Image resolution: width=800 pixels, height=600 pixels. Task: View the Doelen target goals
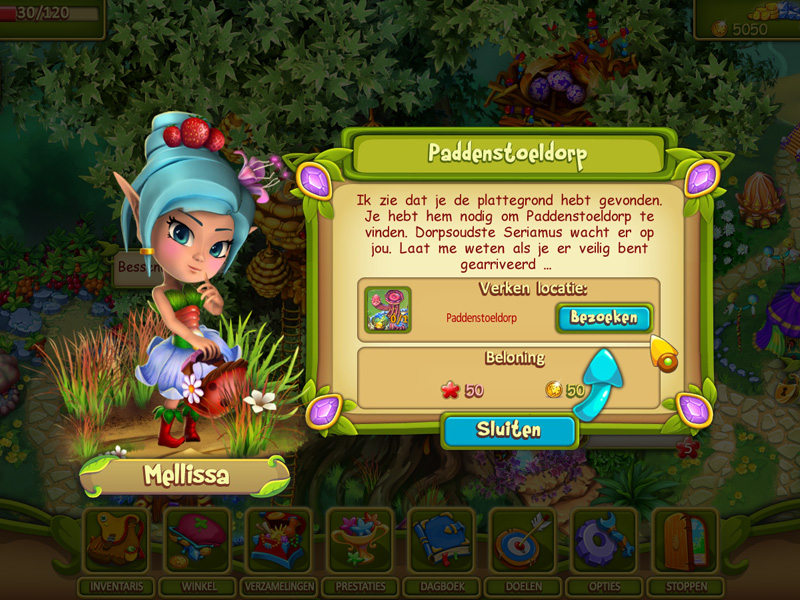pyautogui.click(x=522, y=542)
